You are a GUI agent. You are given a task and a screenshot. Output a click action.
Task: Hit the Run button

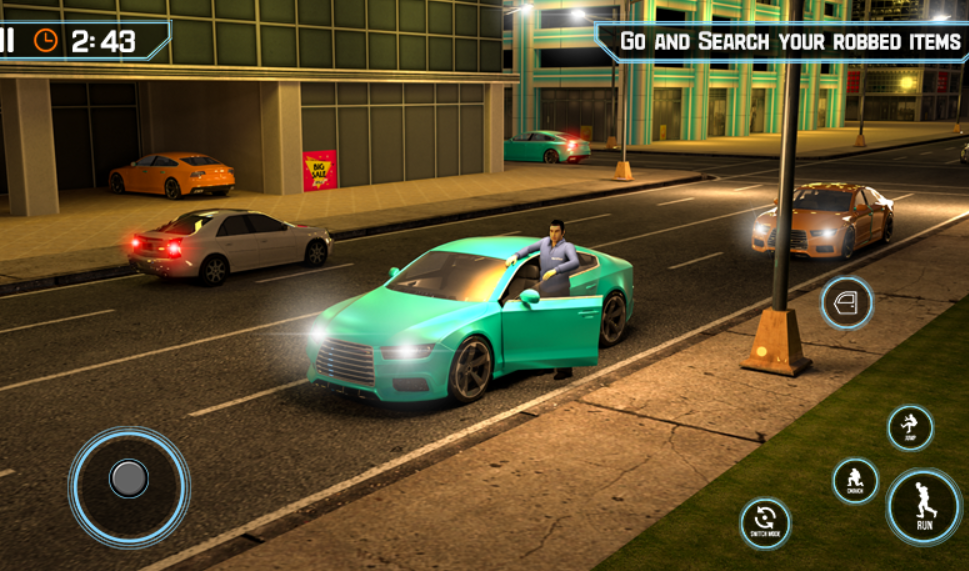click(x=923, y=507)
